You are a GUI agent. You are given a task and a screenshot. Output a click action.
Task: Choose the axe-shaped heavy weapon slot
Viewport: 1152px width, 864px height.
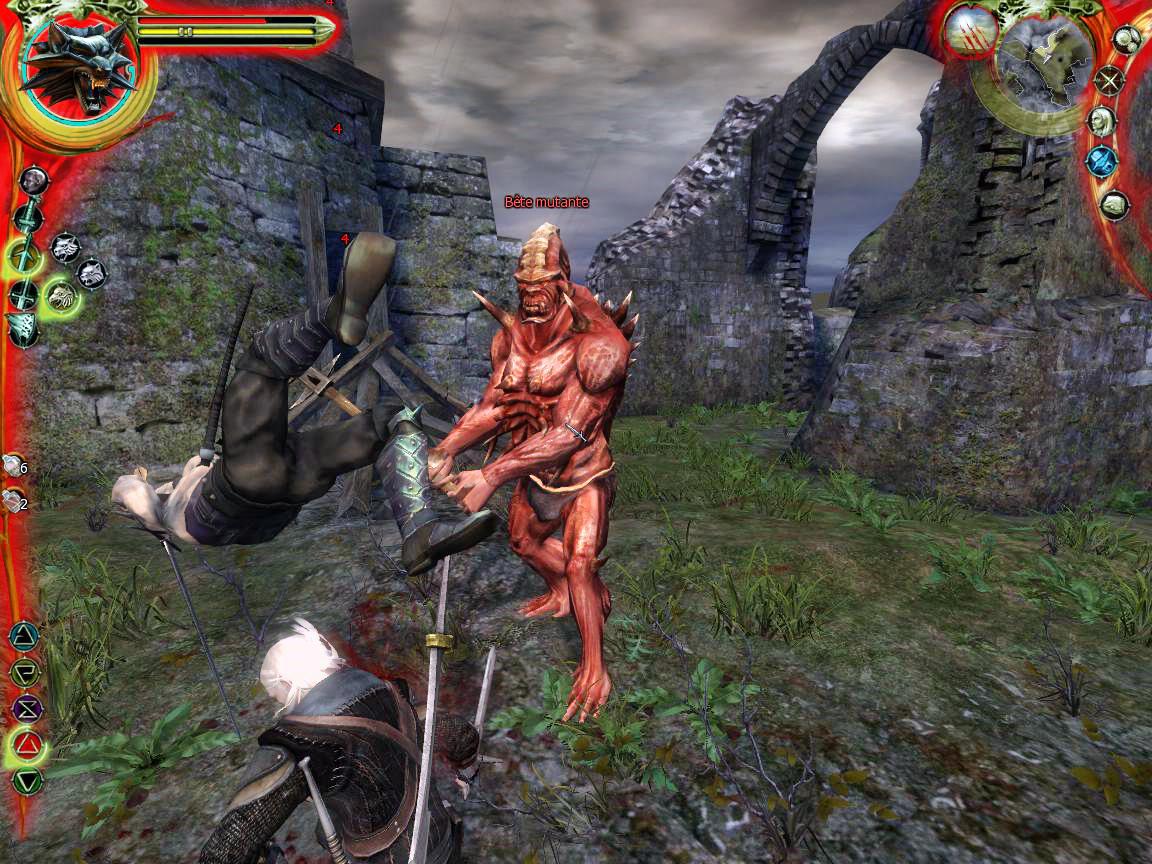(22, 327)
